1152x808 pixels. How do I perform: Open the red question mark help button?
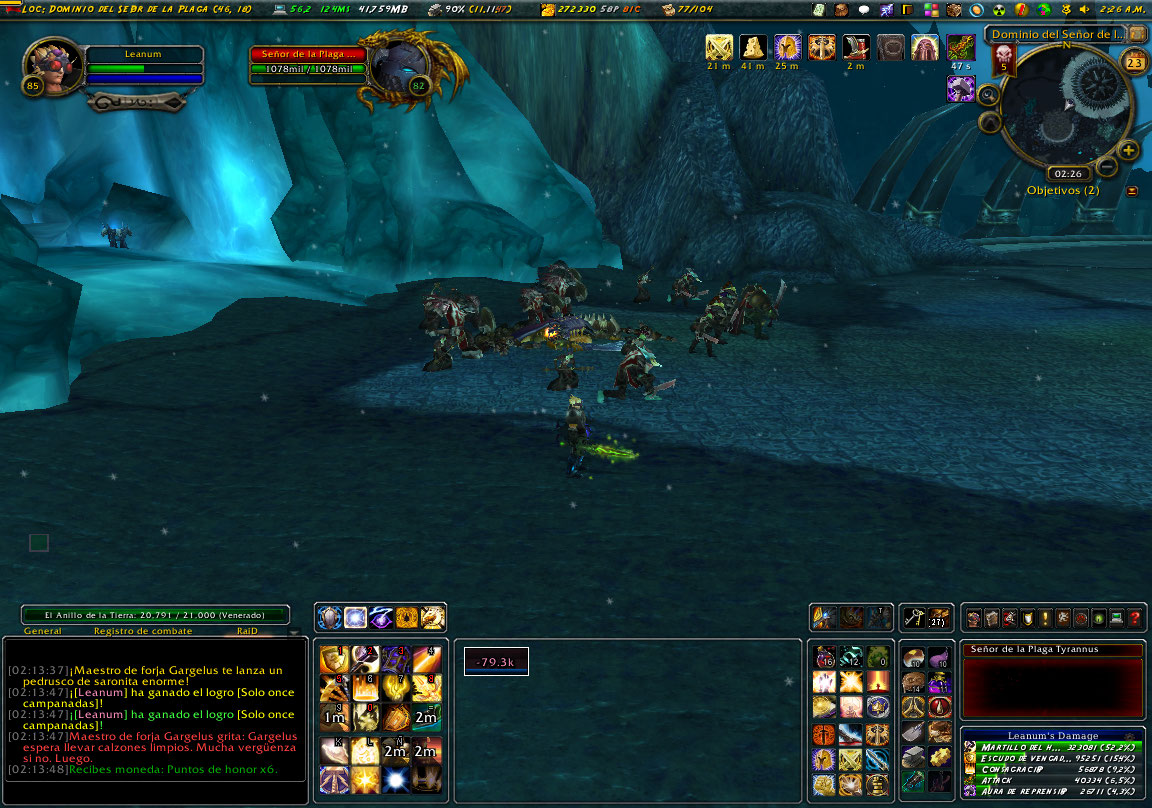[1135, 618]
